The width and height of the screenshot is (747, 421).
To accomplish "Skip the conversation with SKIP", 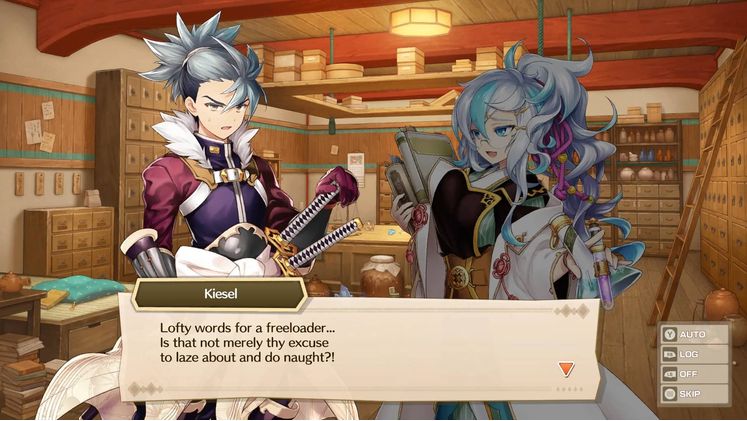I will tap(692, 394).
